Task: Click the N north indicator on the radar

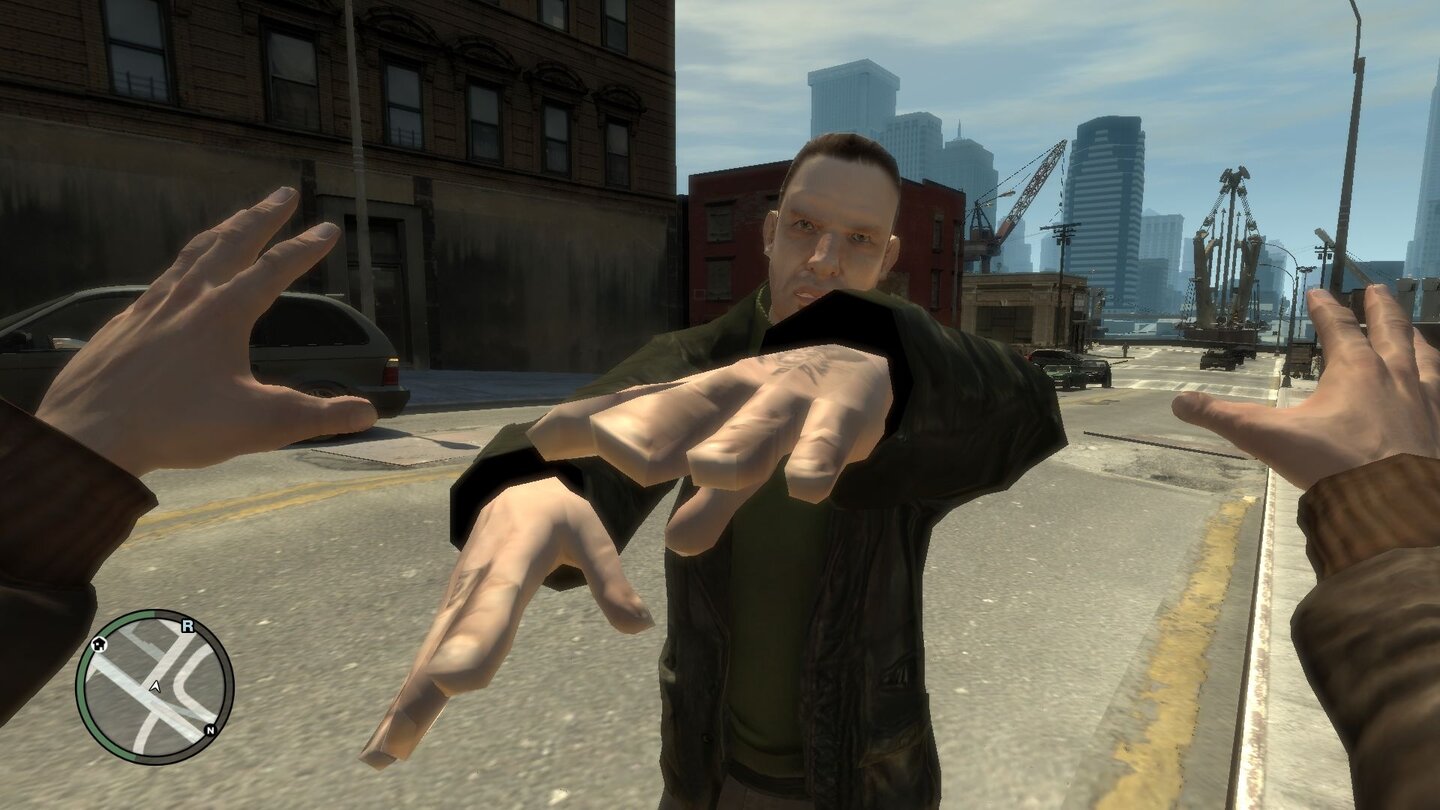Action: click(210, 730)
